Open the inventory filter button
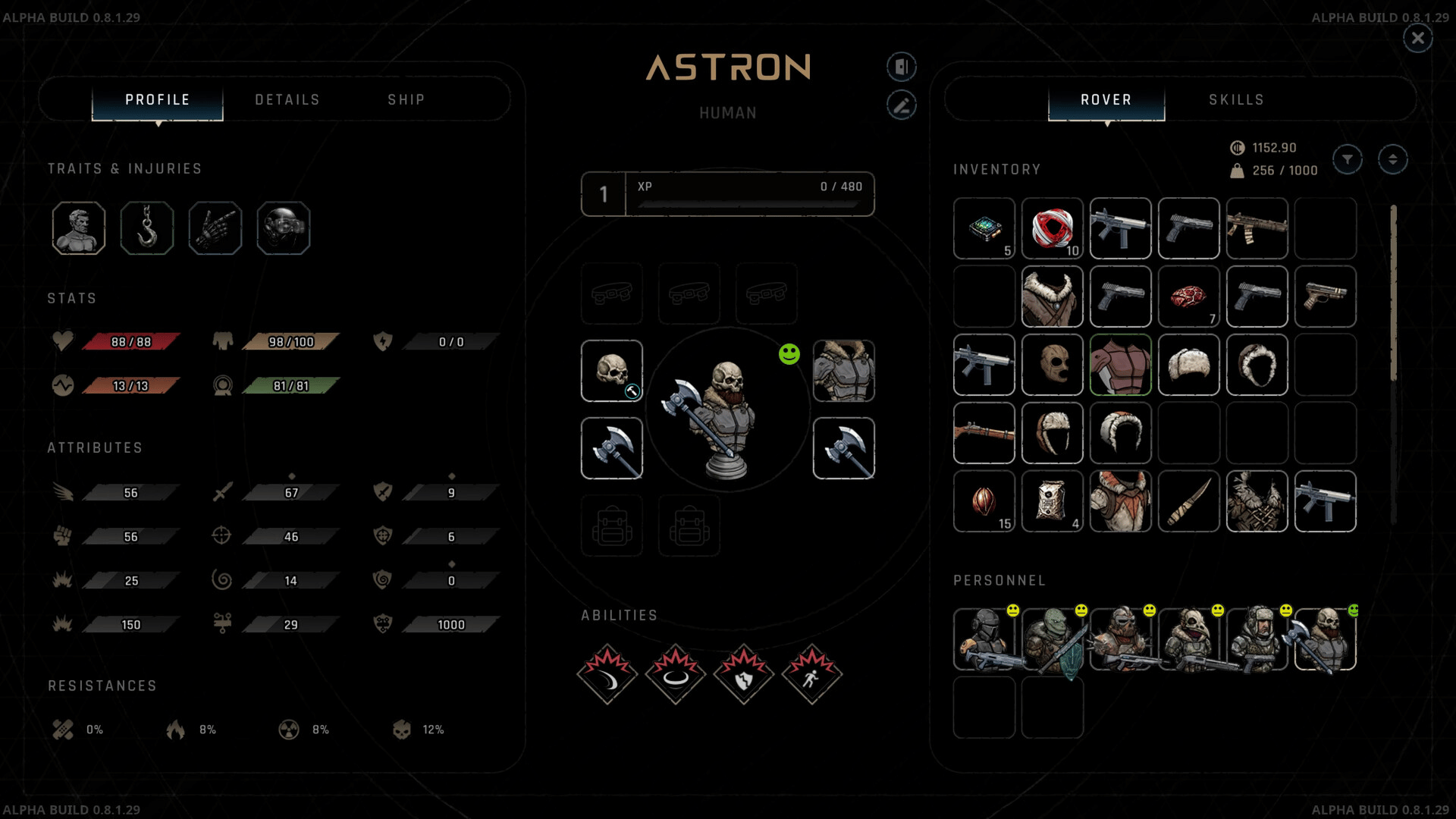This screenshot has height=819, width=1456. [x=1348, y=159]
